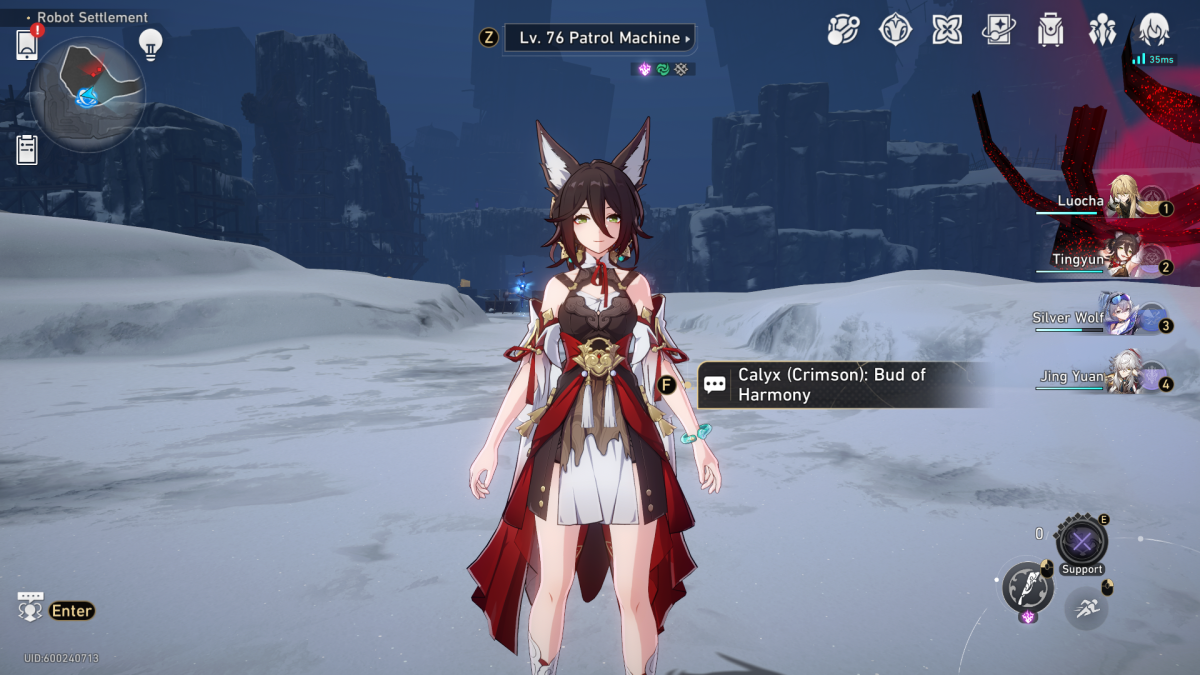The height and width of the screenshot is (675, 1200).
Task: Open the four-petal flower icon menu
Action: pyautogui.click(x=947, y=30)
